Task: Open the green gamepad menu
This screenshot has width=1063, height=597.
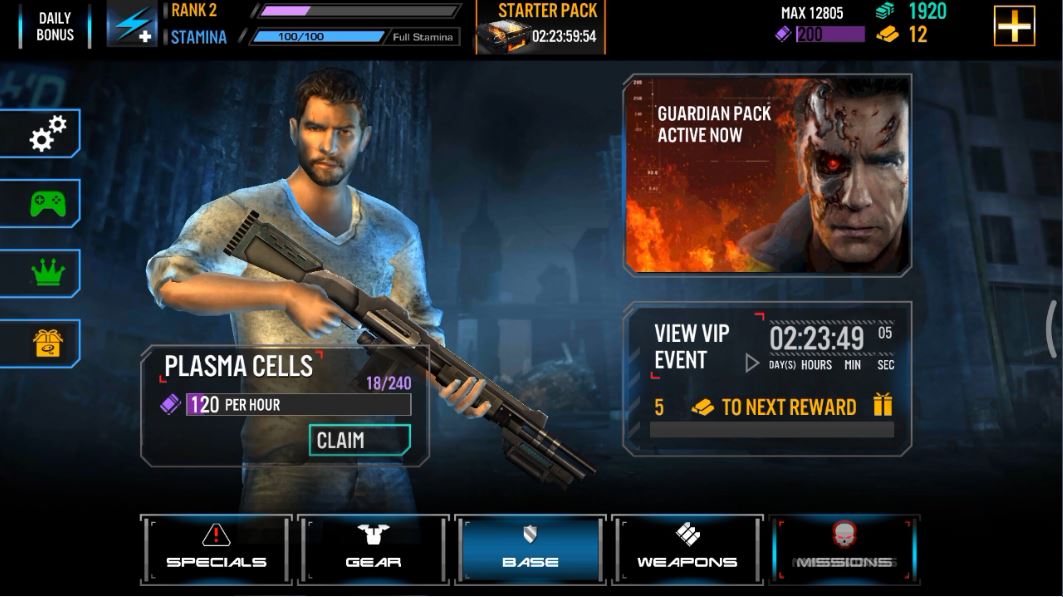Action: click(46, 204)
